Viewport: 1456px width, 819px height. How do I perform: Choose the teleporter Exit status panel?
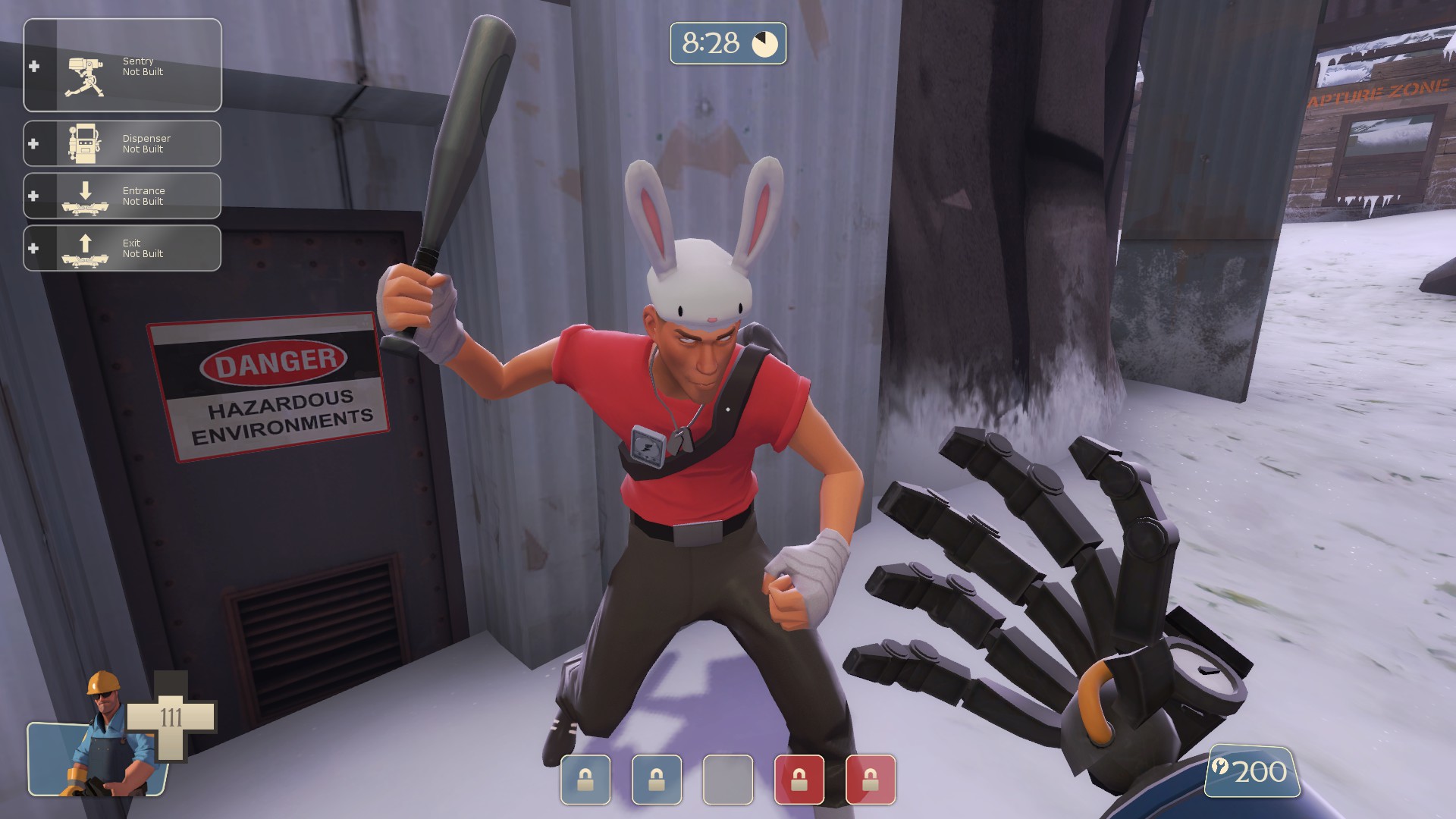click(122, 248)
